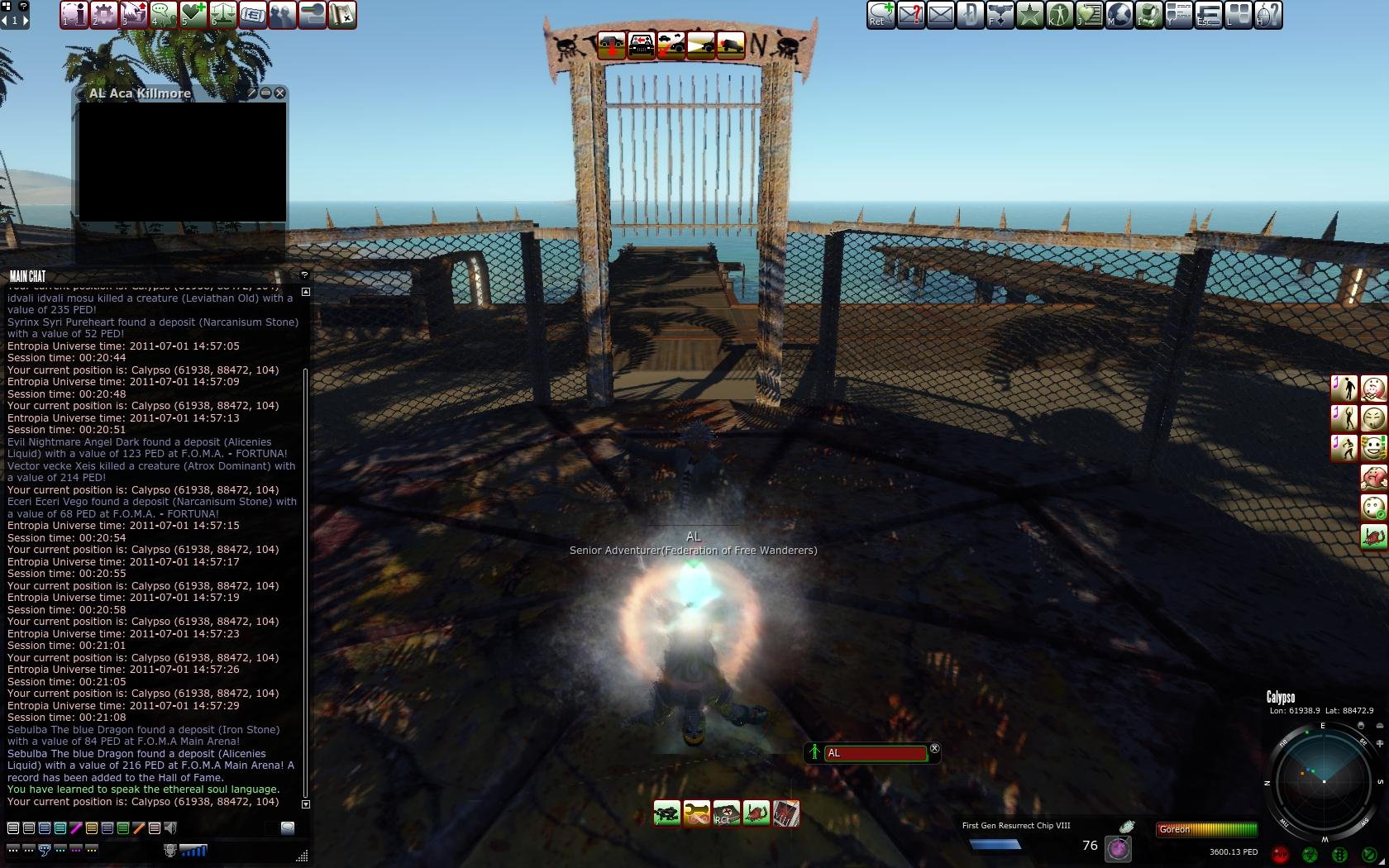Click the pink mindforce chip icon
Screen dimensions: 1389x868
pyautogui.click(x=1119, y=848)
